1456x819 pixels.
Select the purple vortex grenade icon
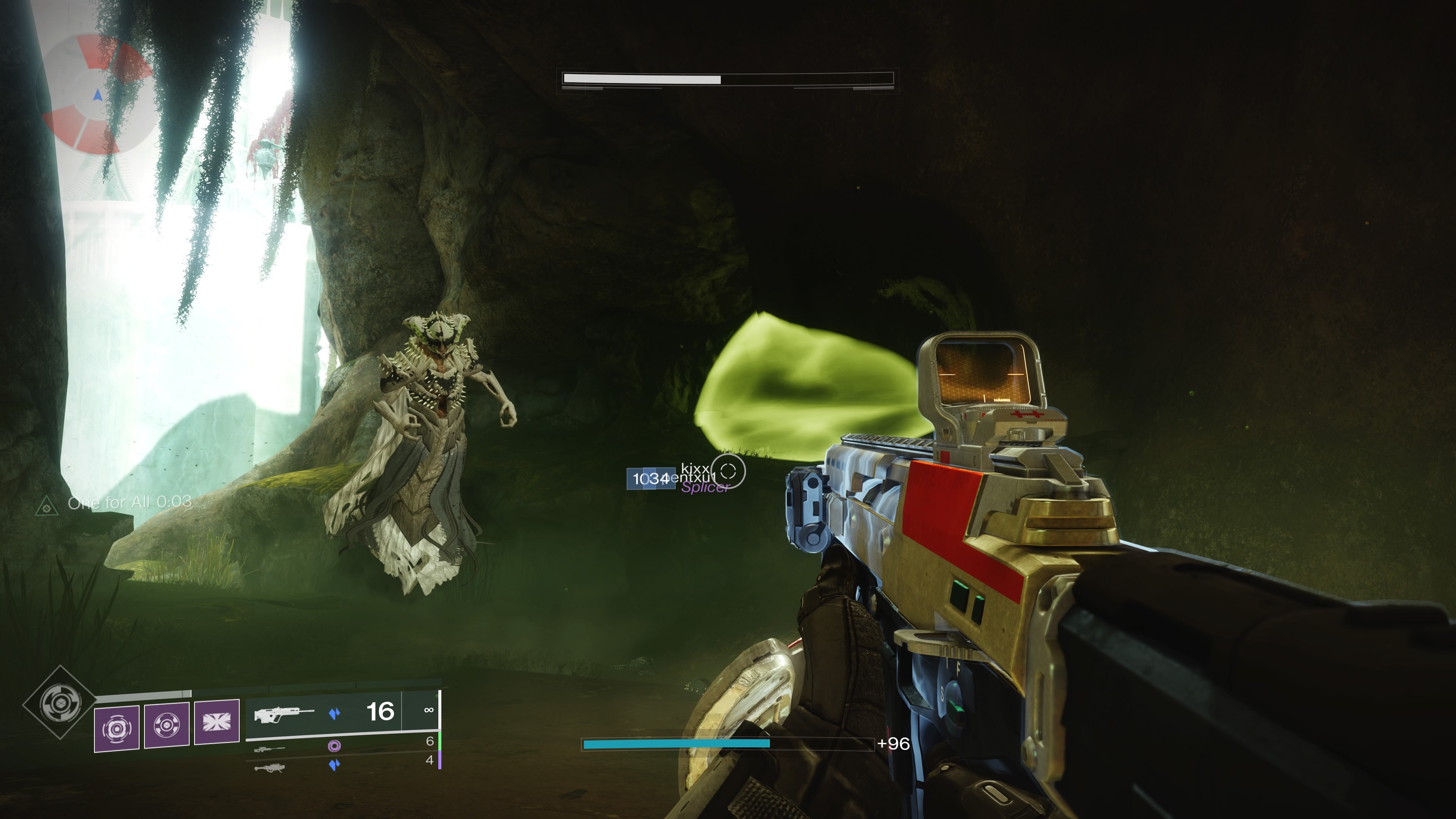[x=116, y=728]
